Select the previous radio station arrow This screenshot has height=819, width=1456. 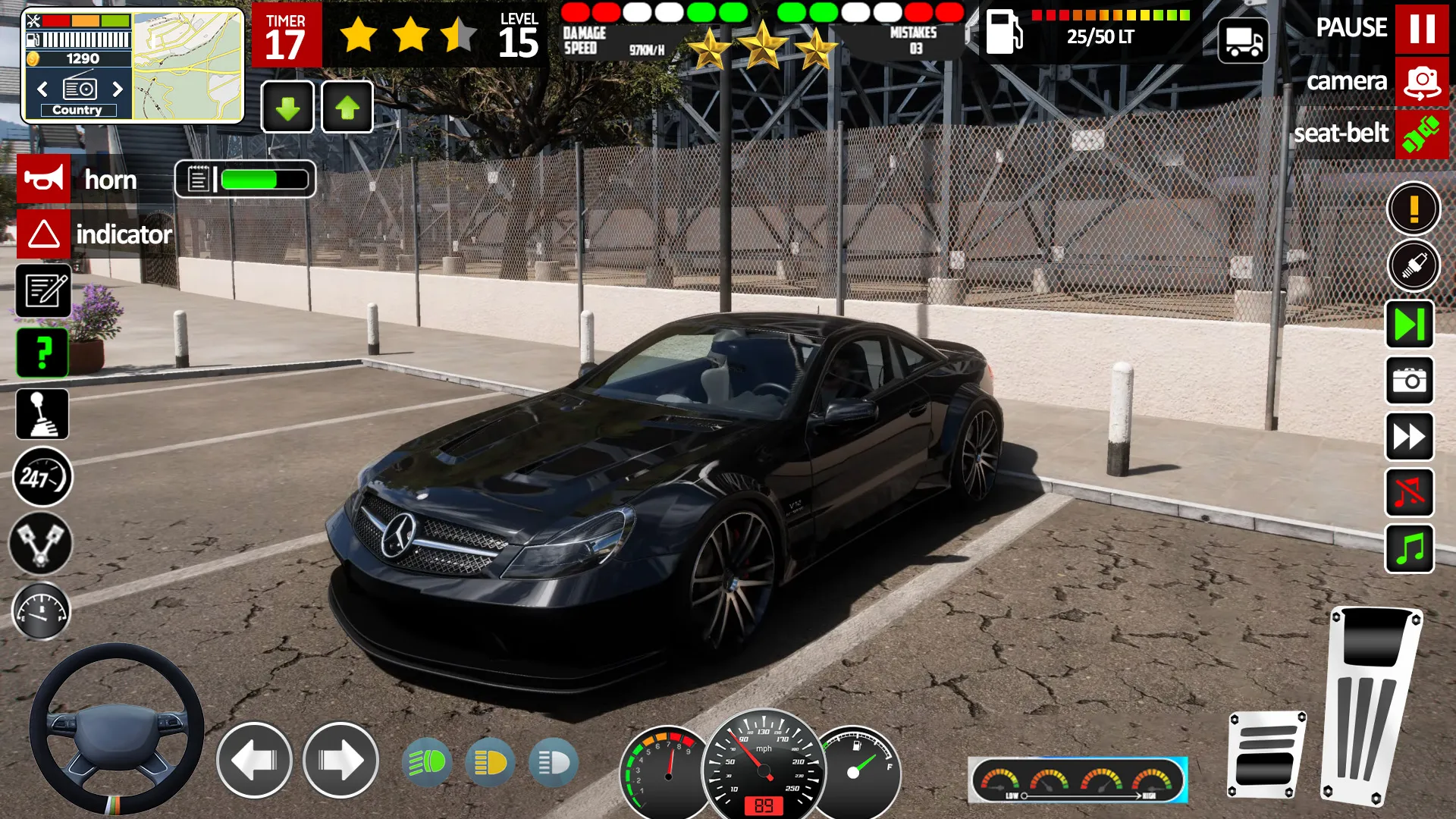click(42, 89)
